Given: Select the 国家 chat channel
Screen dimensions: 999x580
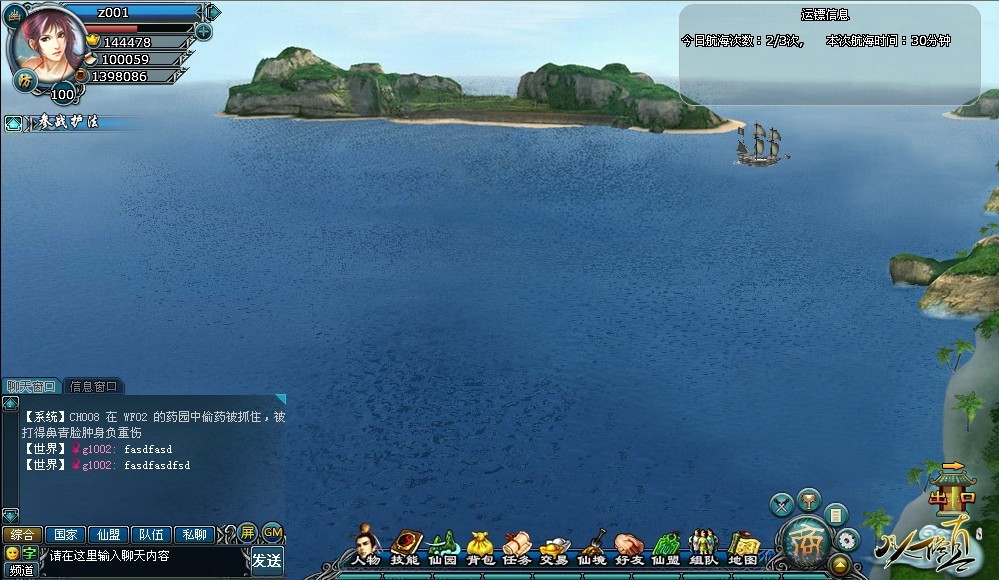Looking at the screenshot, I should [64, 534].
